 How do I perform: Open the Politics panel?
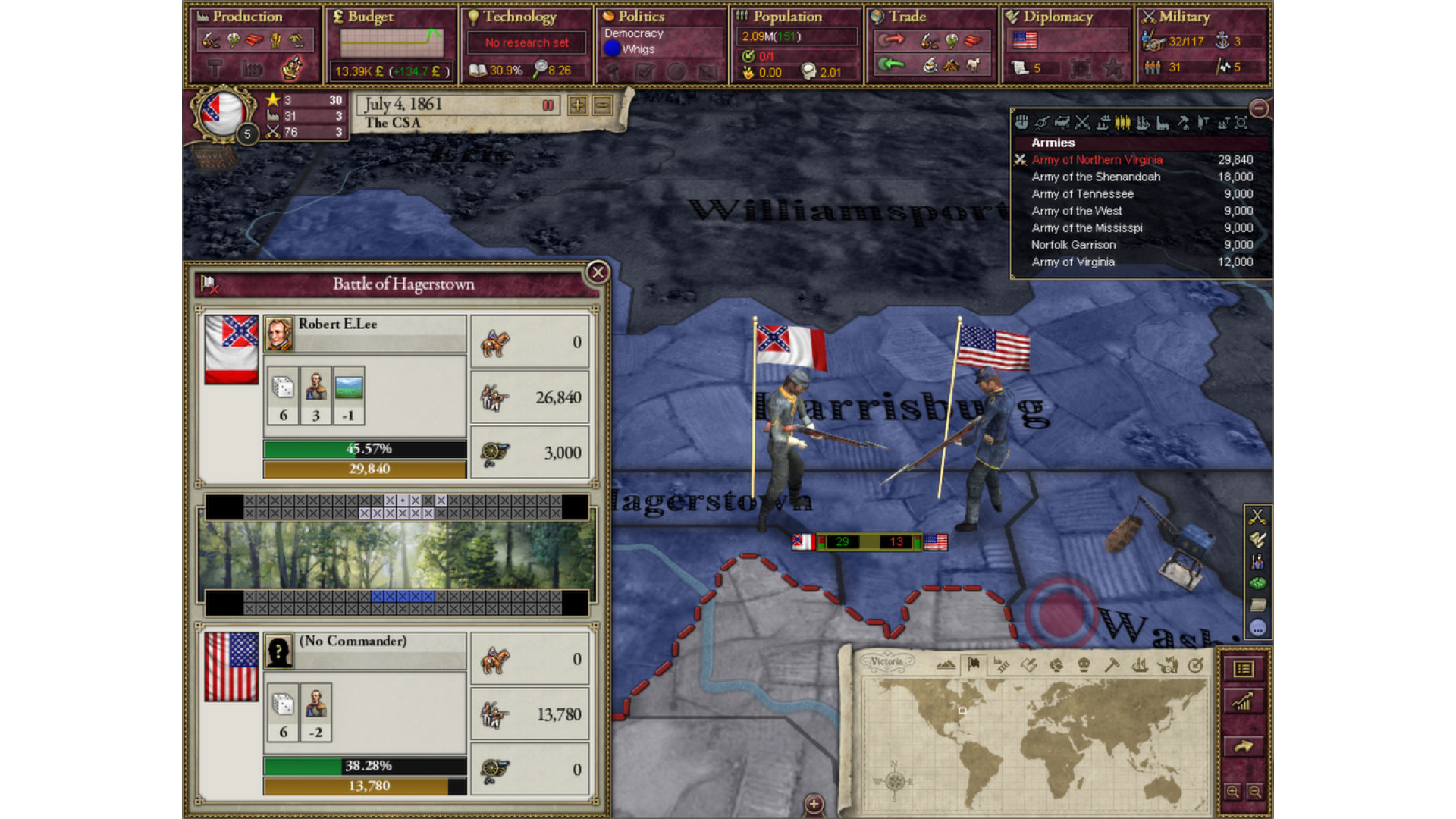[x=641, y=17]
